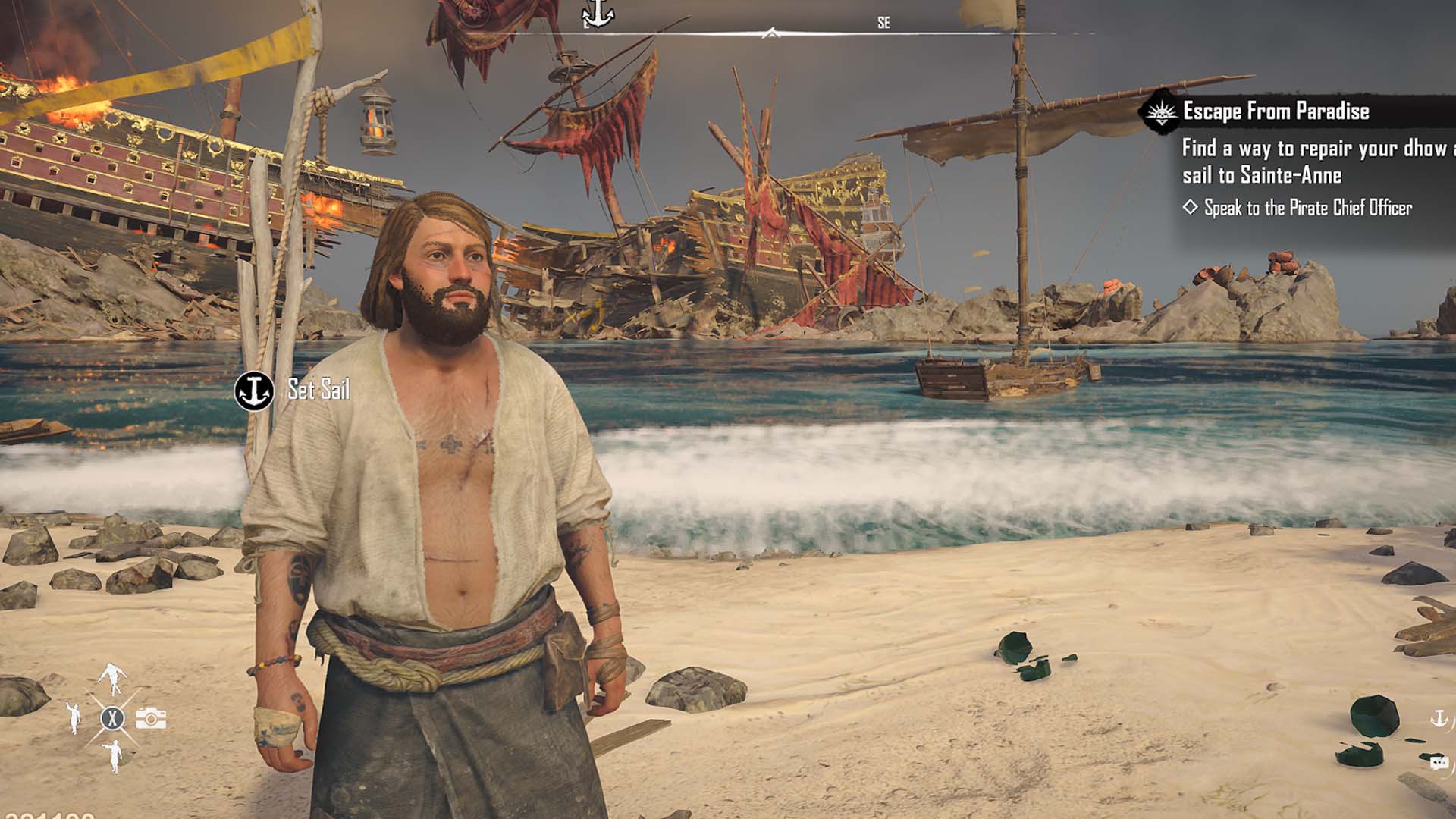
Task: Click the anchor marker on the top compass
Action: 598,14
